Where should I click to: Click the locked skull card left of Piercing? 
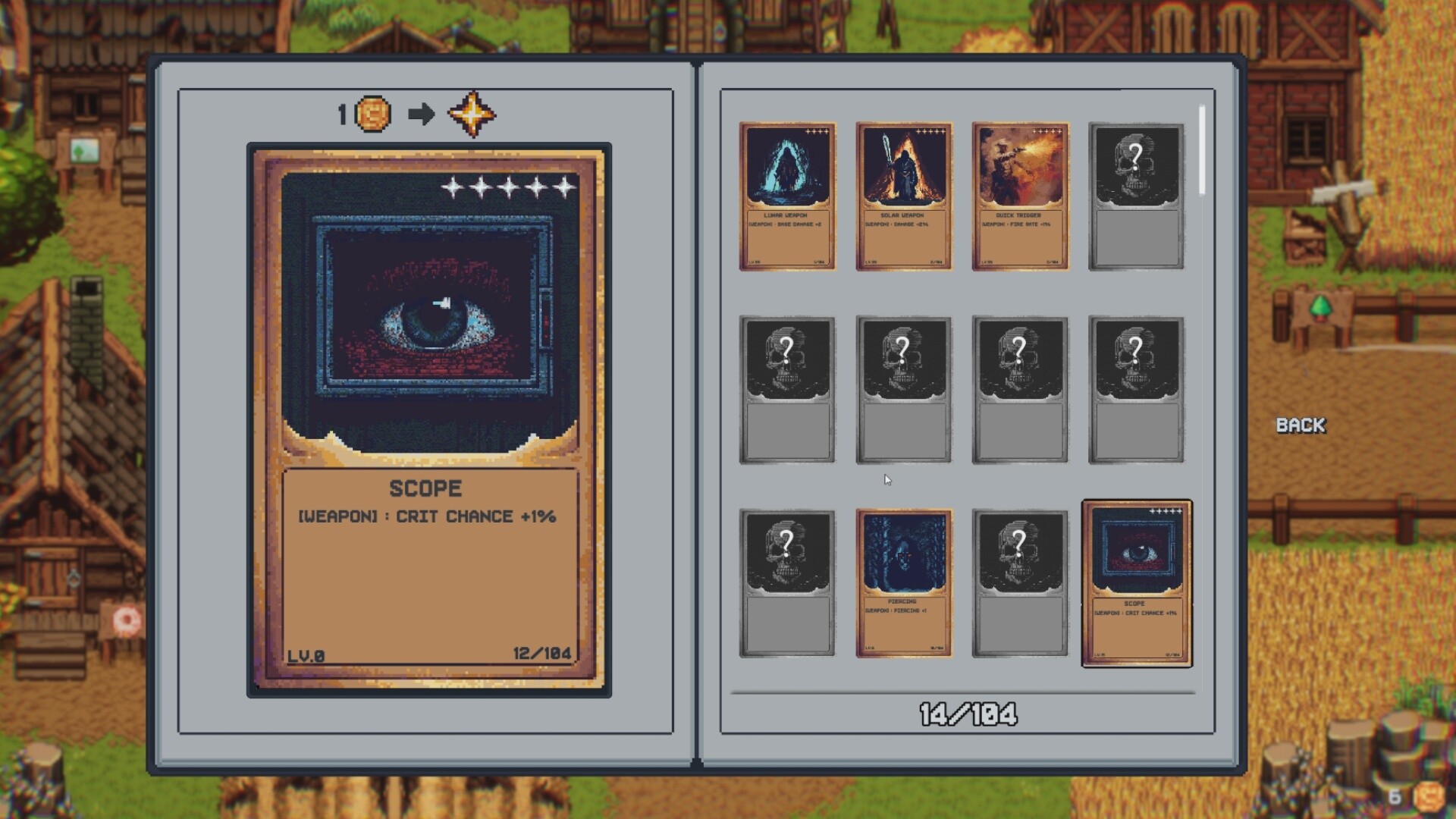point(787,584)
